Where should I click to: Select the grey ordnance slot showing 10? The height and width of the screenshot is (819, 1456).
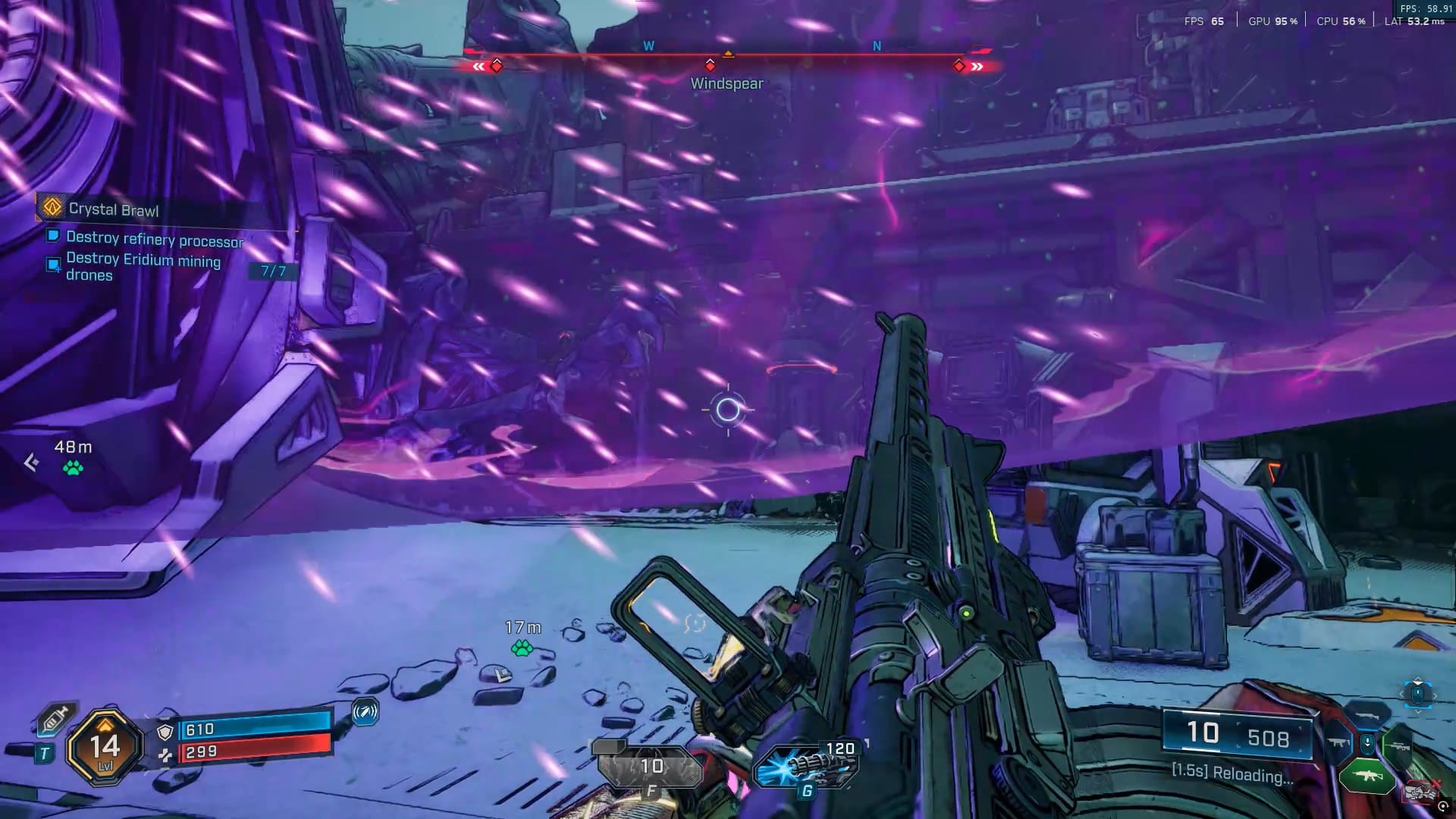coord(650,767)
